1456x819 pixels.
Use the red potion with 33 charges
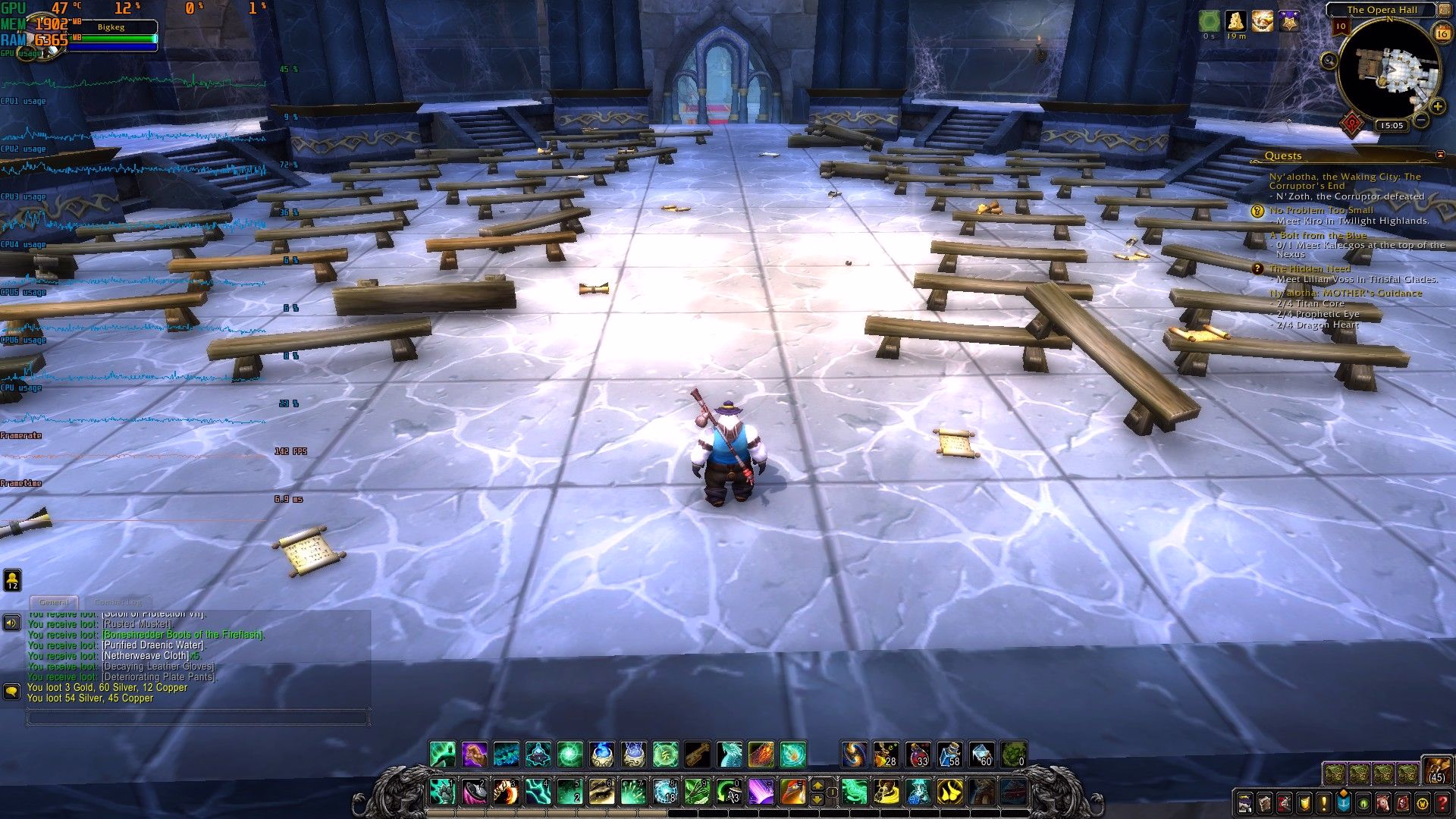pyautogui.click(x=918, y=755)
